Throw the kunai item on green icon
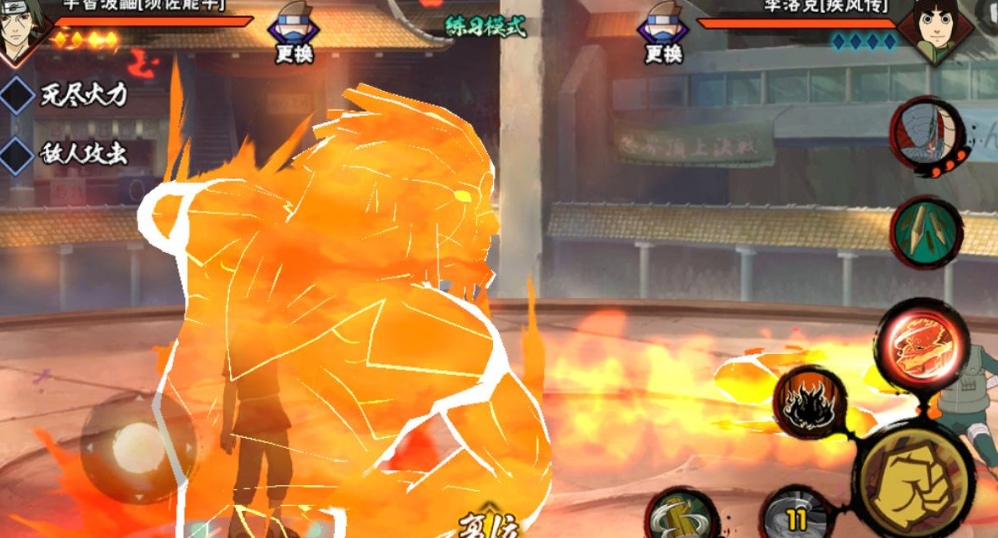This screenshot has height=538, width=998. click(927, 232)
